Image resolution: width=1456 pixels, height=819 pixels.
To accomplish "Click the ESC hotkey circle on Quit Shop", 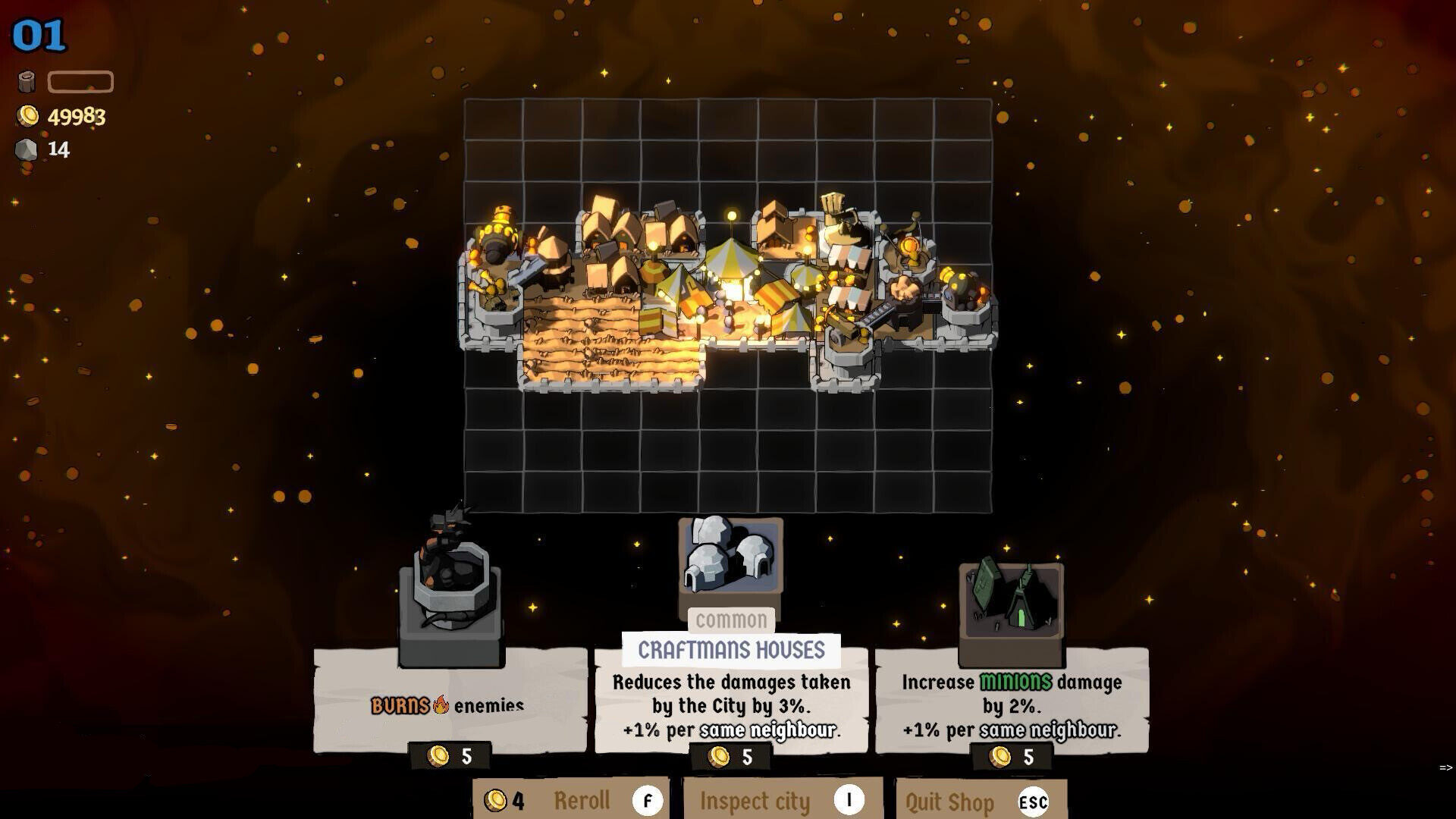I will [1034, 800].
